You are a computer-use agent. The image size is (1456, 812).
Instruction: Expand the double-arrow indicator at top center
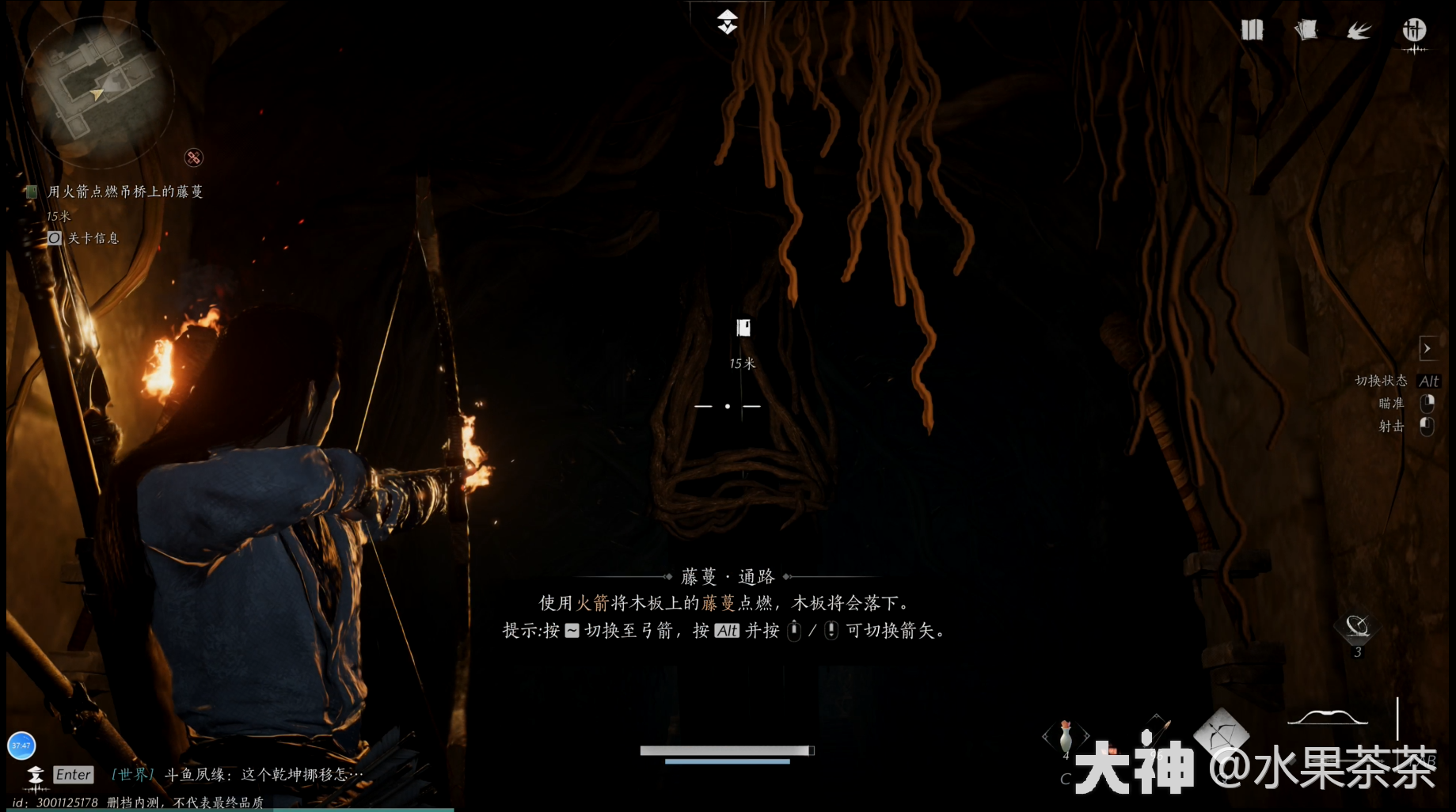pos(728,22)
